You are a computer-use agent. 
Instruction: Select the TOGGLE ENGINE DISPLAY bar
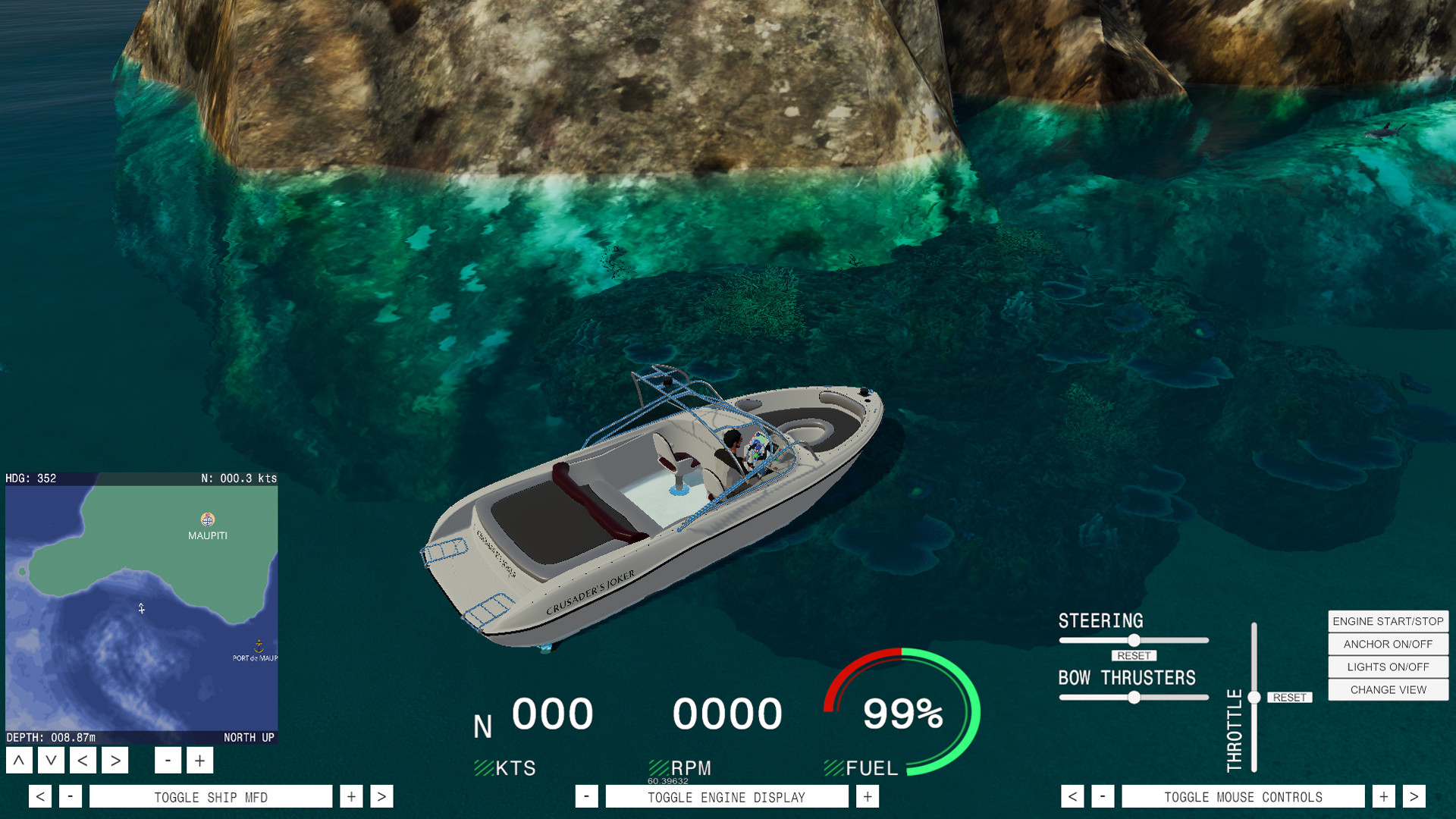[726, 796]
